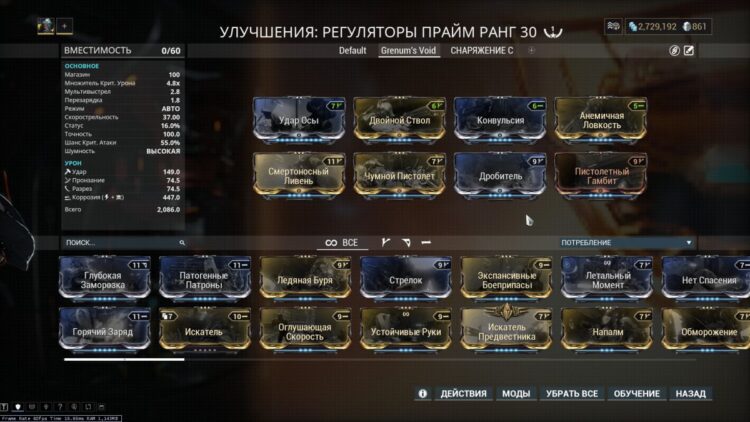Remove all mods with УБРАТЬ ВСЕ
The width and height of the screenshot is (750, 422).
[x=572, y=394]
